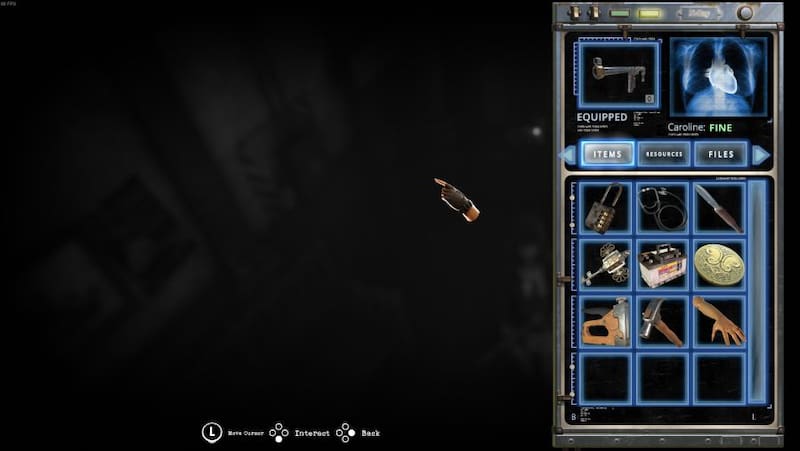Click the right arrow beside the tabs
This screenshot has width=800, height=451.
click(x=760, y=155)
